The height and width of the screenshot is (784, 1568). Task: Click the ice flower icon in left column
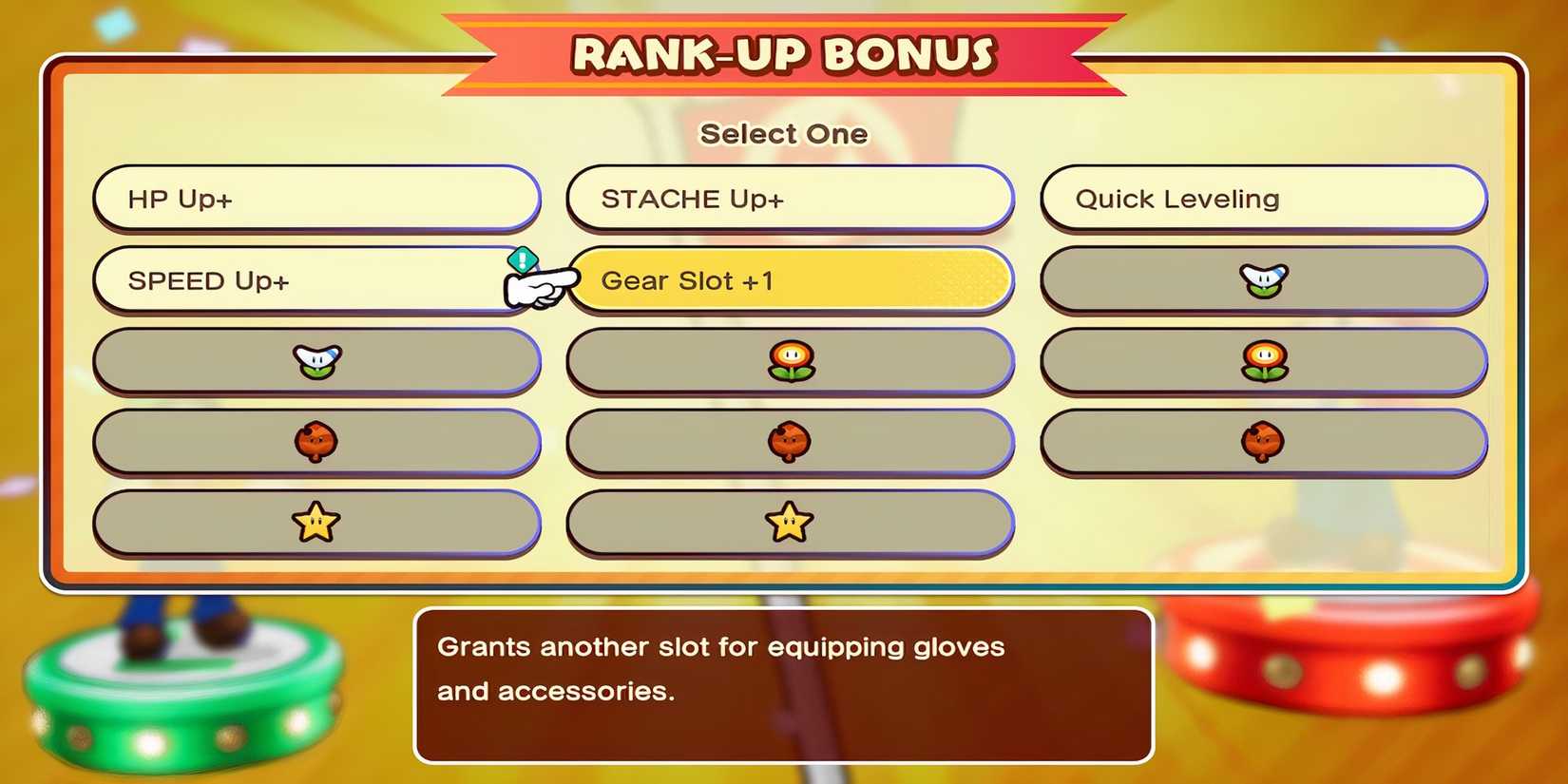pos(318,361)
